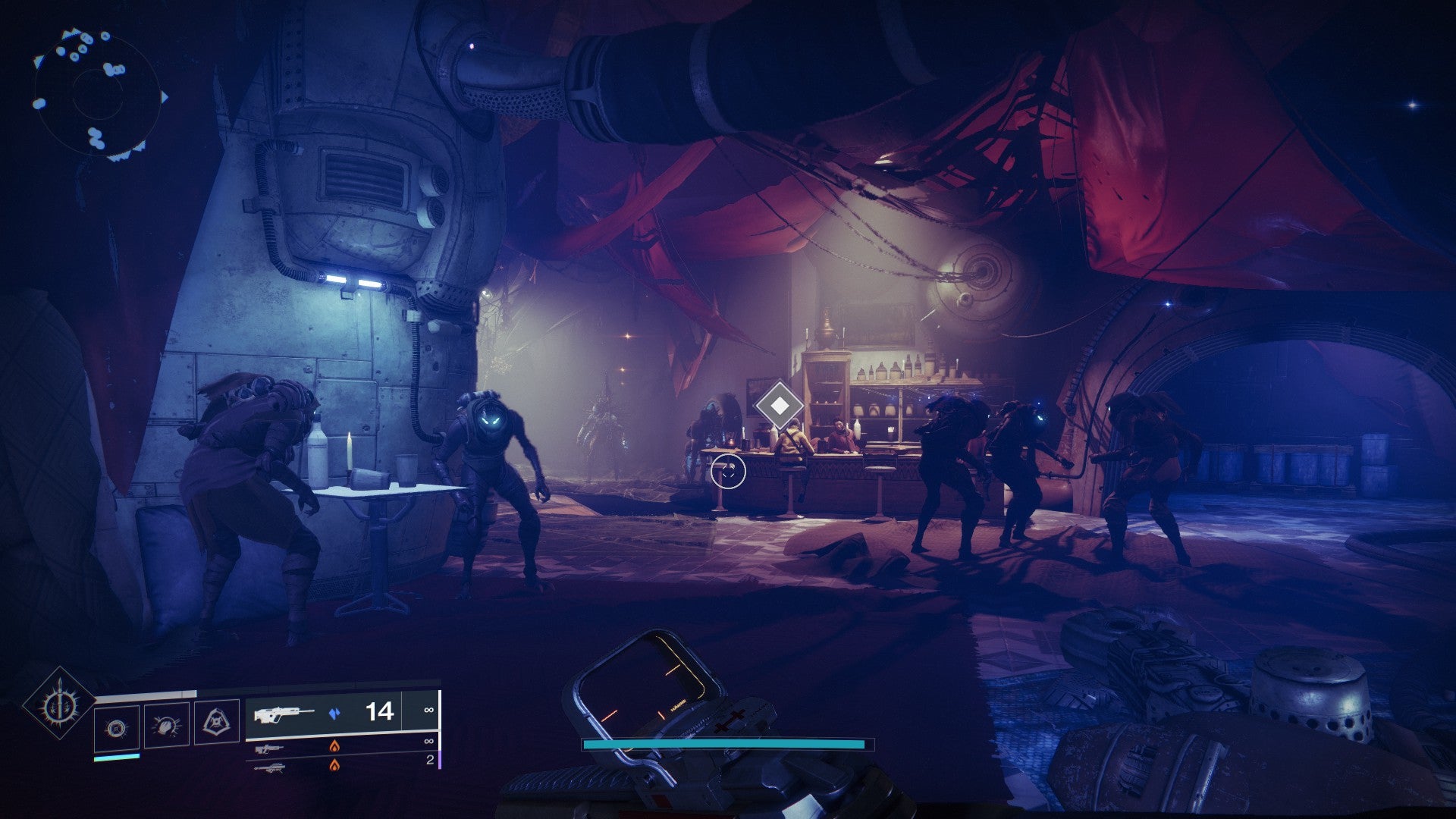Click the circular radar display
Screen dimensions: 1456x819
(97, 95)
